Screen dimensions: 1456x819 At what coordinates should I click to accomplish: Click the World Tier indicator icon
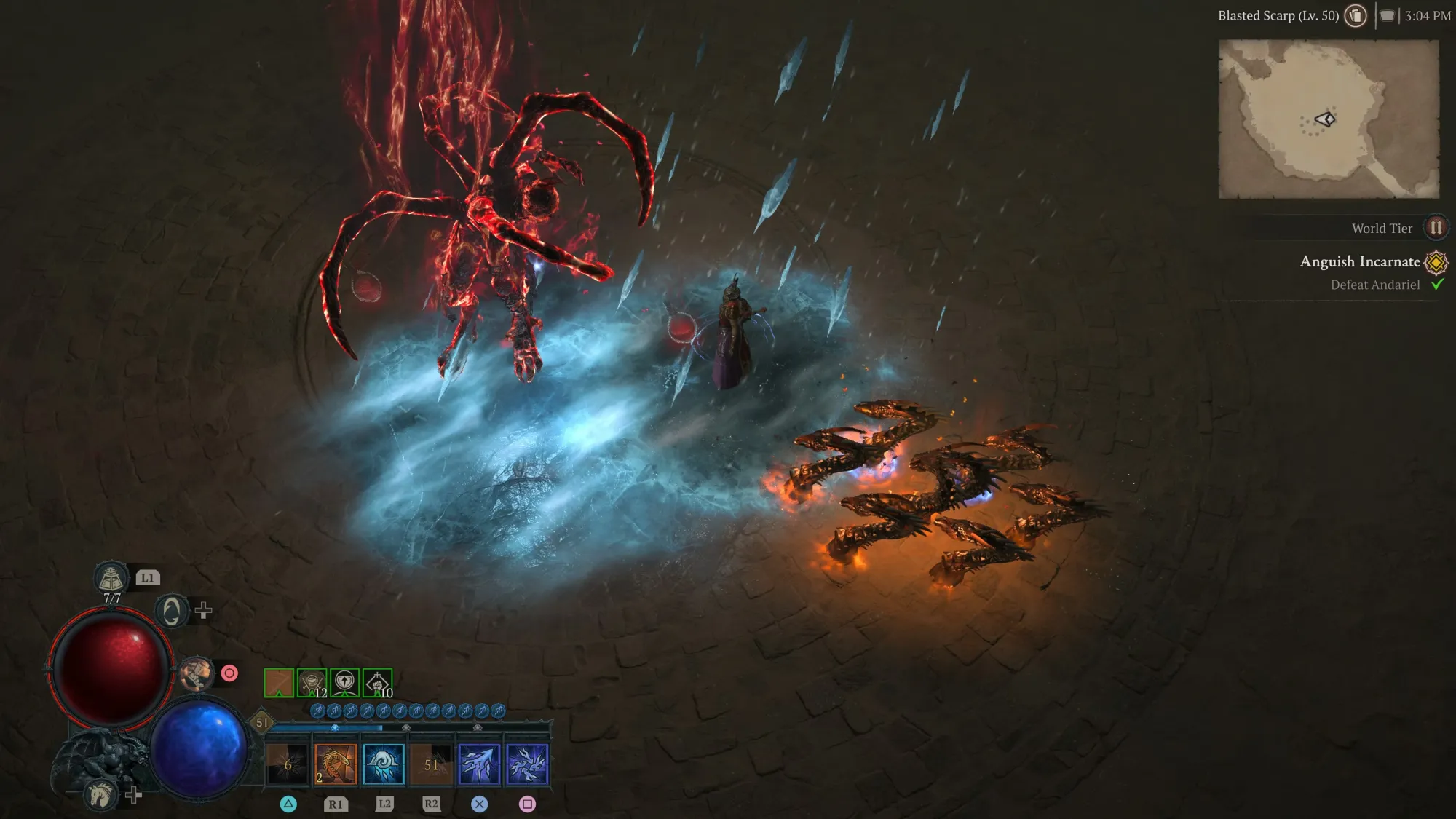pos(1436,228)
